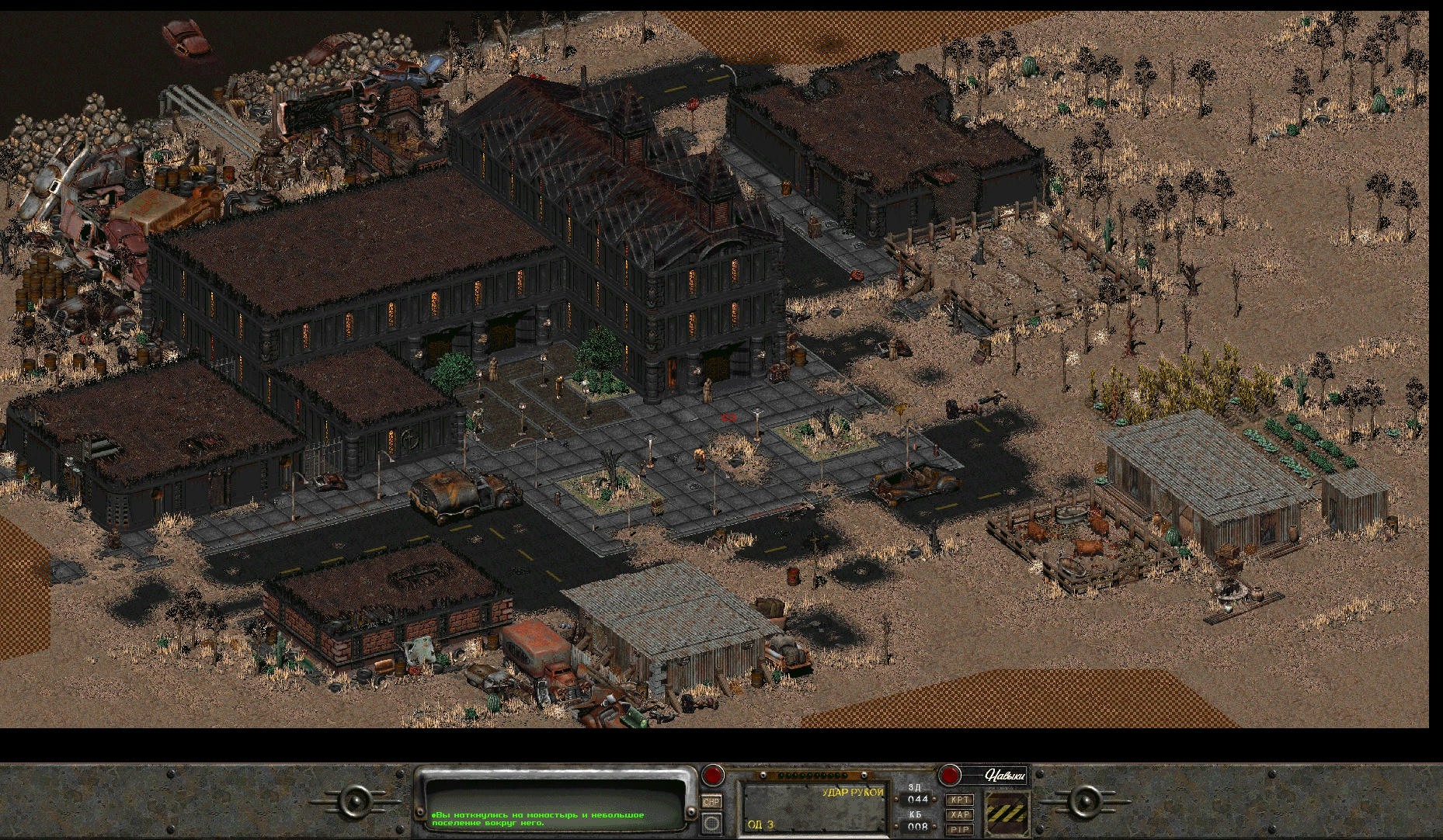Open the ХАР character sheet
This screenshot has width=1443, height=840.
(x=961, y=814)
